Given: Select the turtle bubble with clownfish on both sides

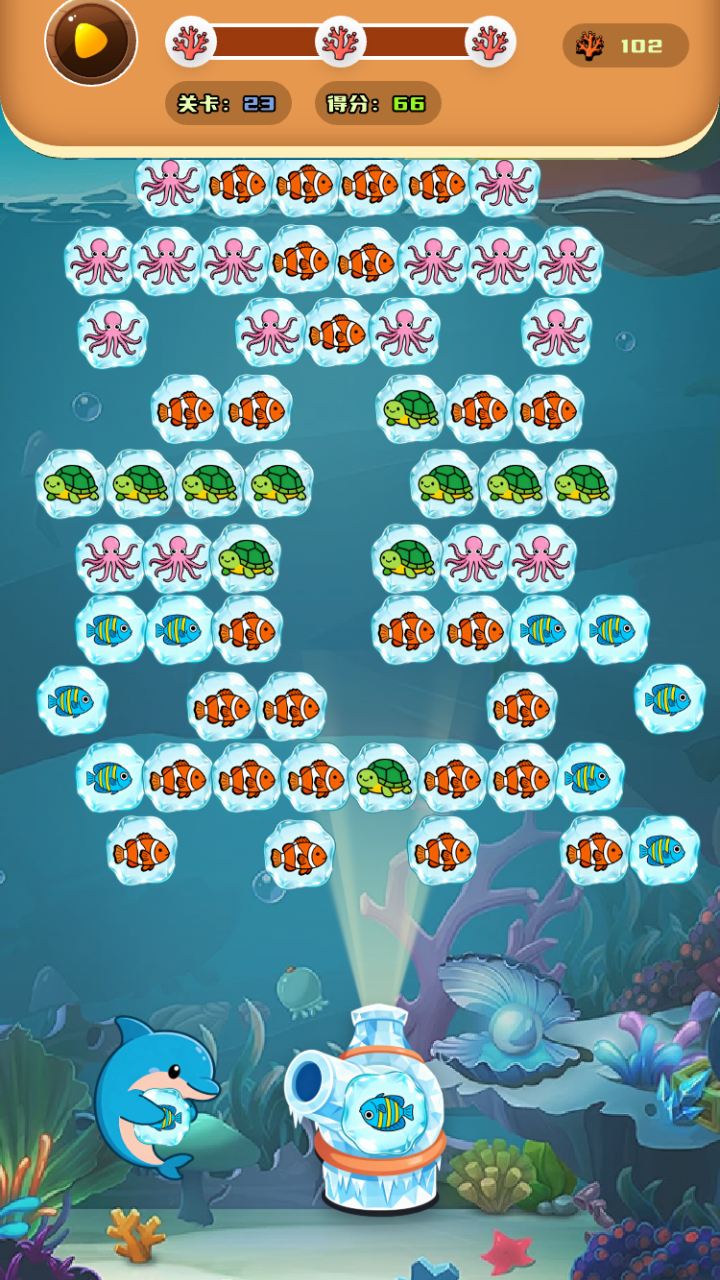Looking at the screenshot, I should 384,777.
